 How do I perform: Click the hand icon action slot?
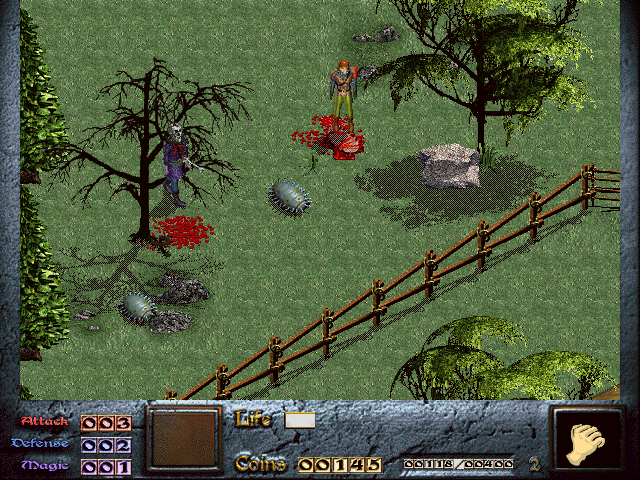point(586,440)
